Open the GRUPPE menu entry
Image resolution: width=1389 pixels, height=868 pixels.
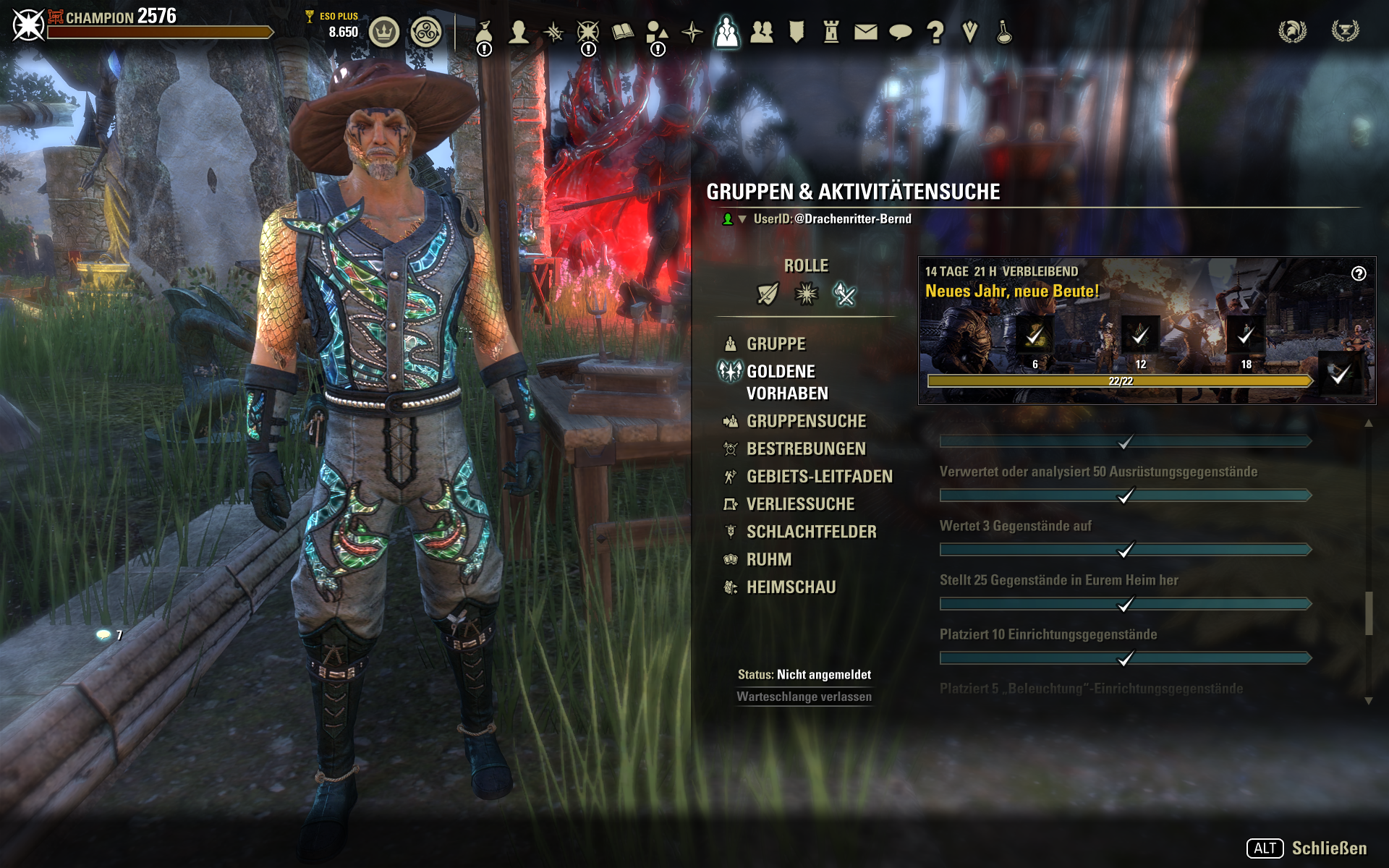tap(776, 344)
